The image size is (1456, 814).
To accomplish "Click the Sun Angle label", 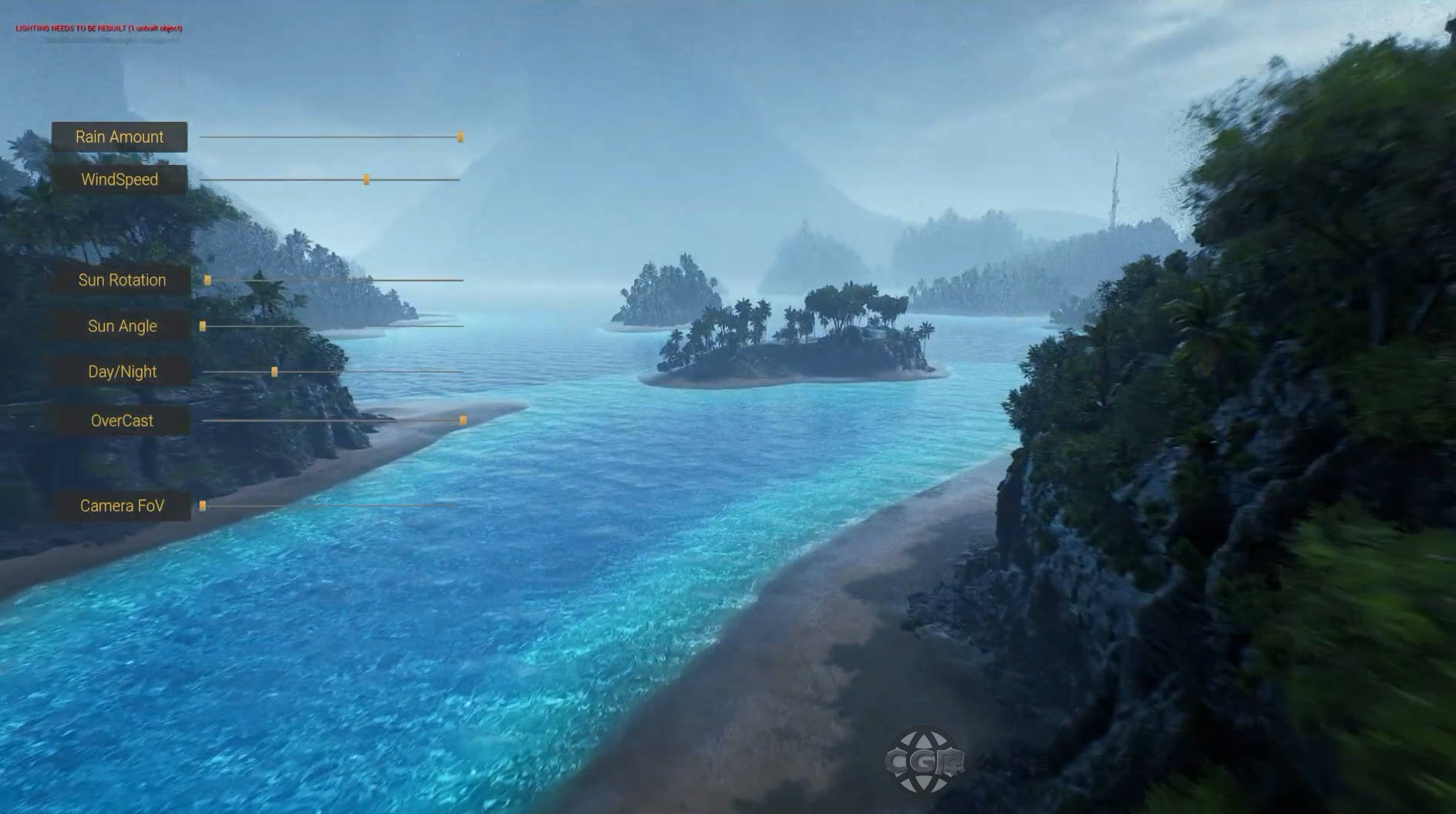I will pyautogui.click(x=122, y=326).
